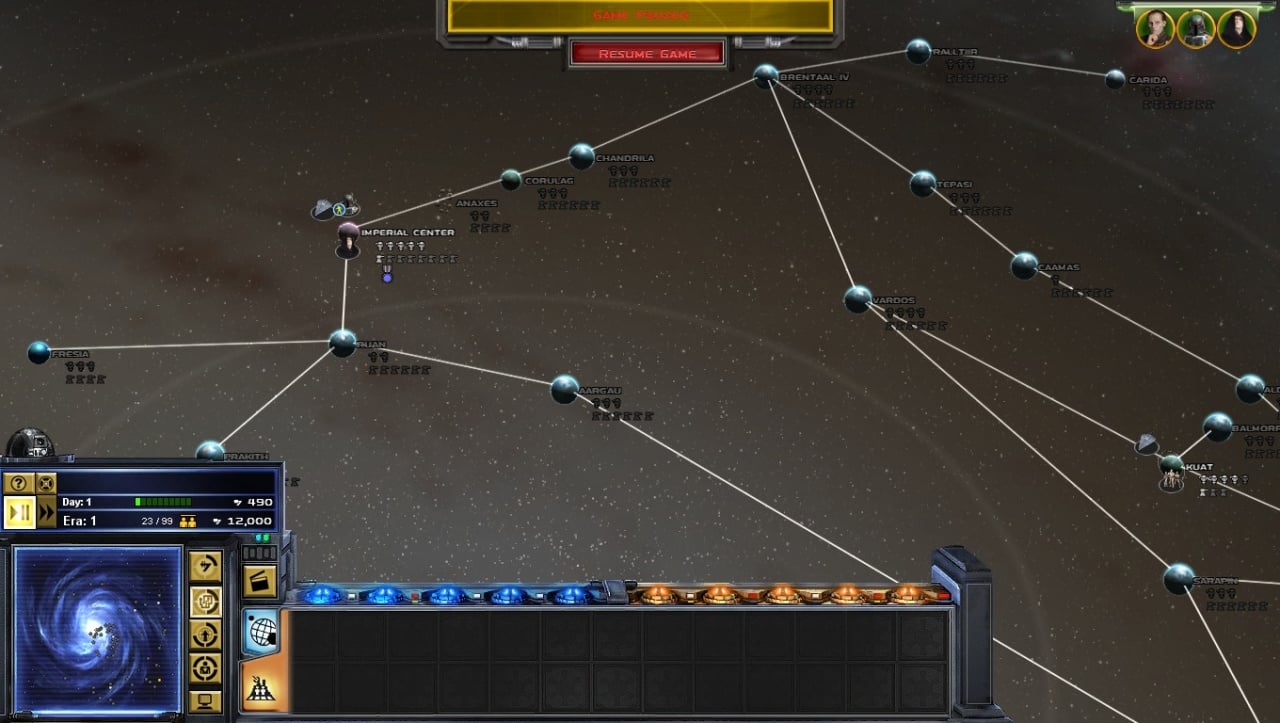Select the Grand Moff Tarkin hero portrait
The height and width of the screenshot is (723, 1280).
pos(1155,29)
